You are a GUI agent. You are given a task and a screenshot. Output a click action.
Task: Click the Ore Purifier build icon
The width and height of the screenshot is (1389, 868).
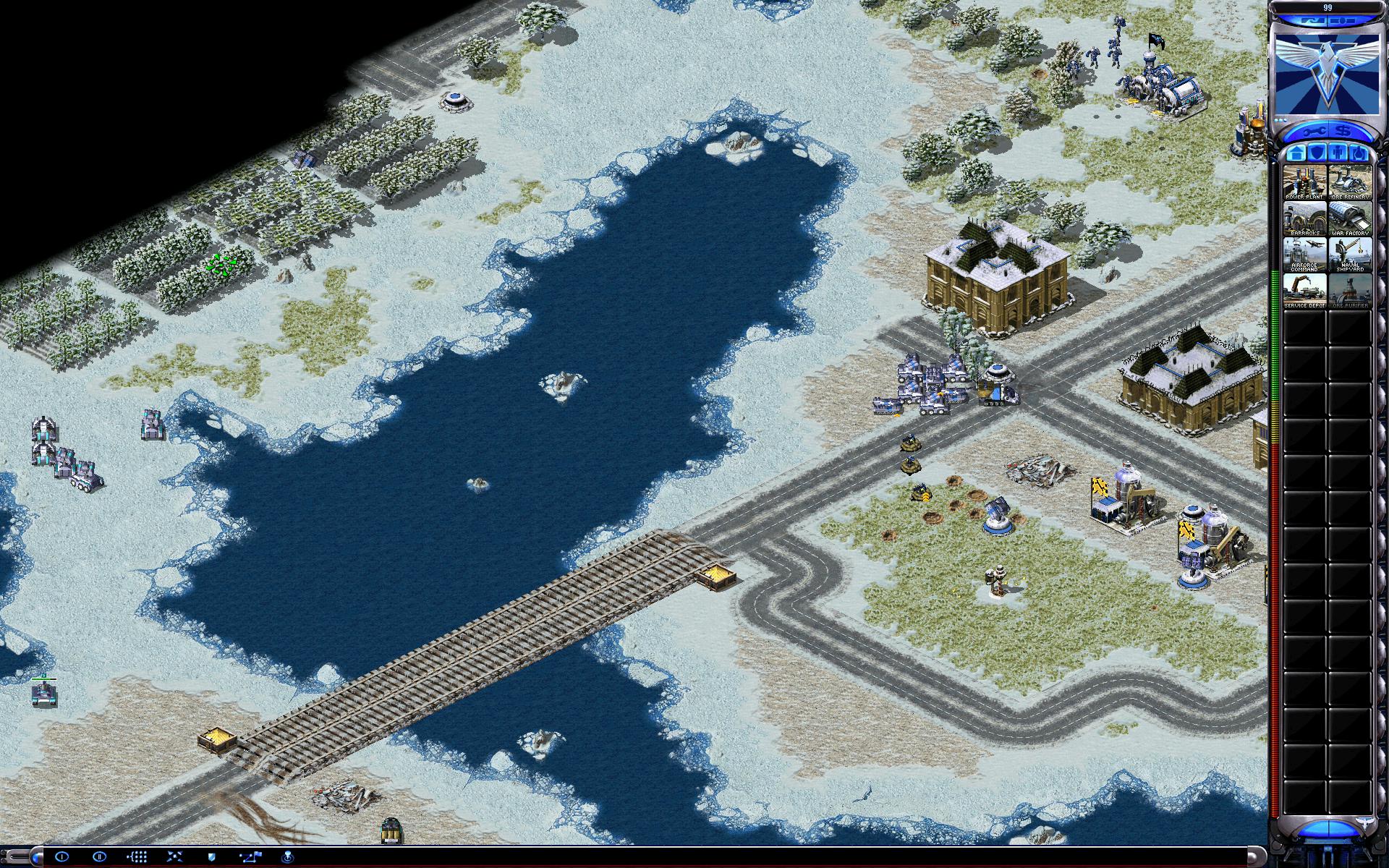click(1350, 291)
